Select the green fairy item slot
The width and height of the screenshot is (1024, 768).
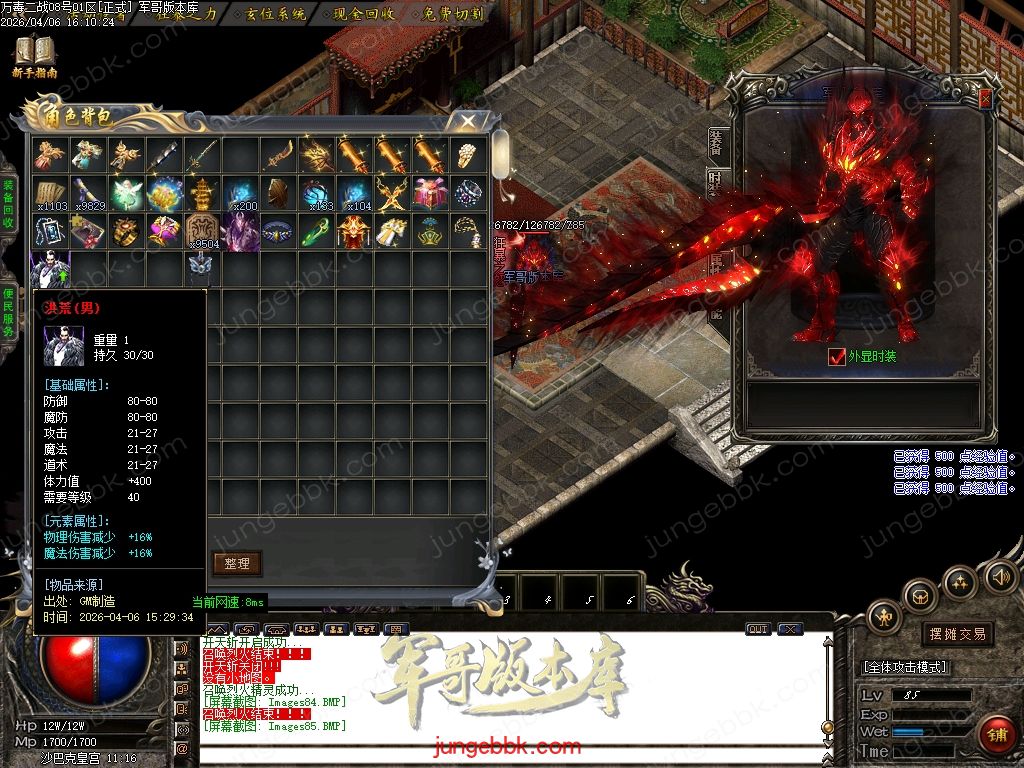tap(126, 193)
